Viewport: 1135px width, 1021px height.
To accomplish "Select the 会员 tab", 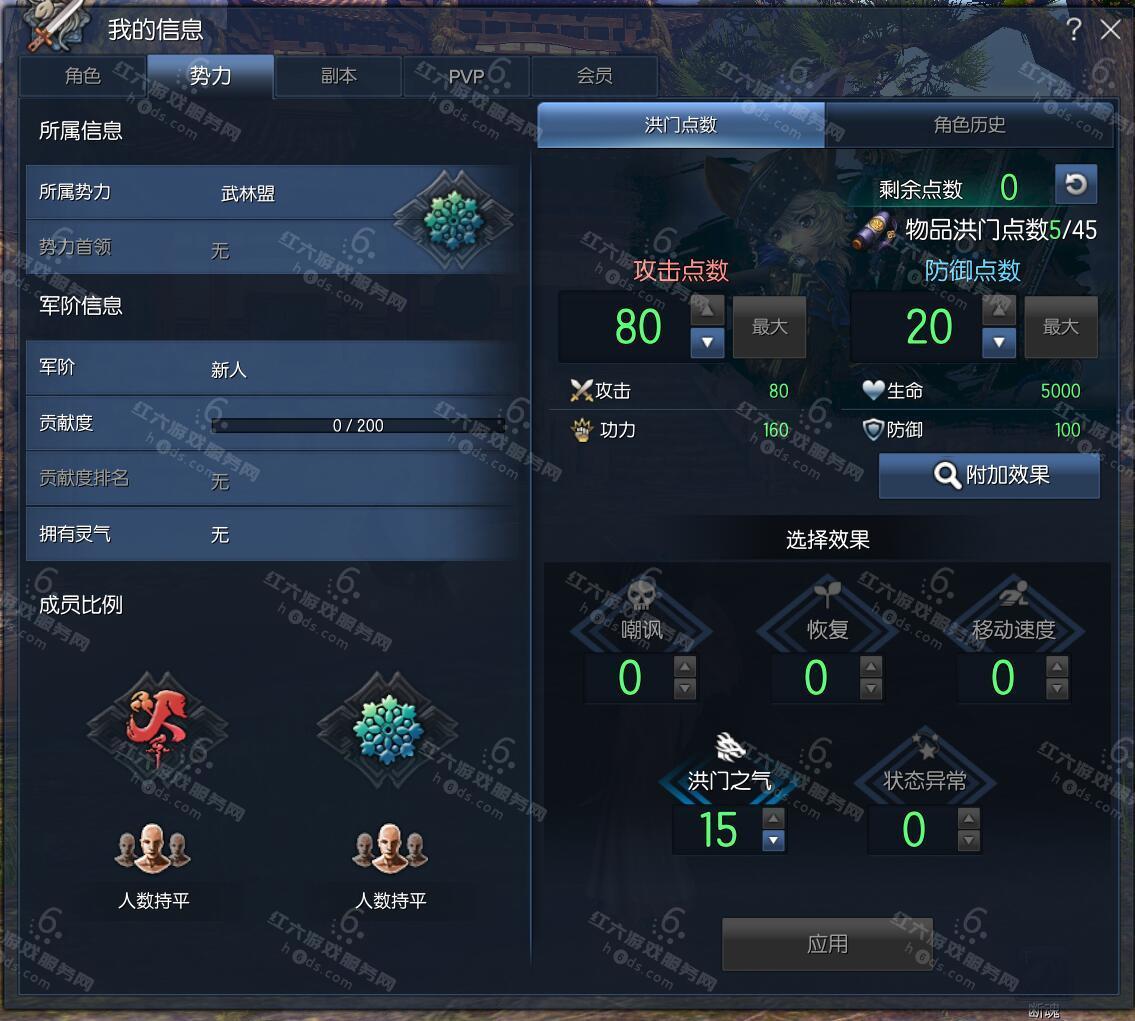I will [x=594, y=76].
